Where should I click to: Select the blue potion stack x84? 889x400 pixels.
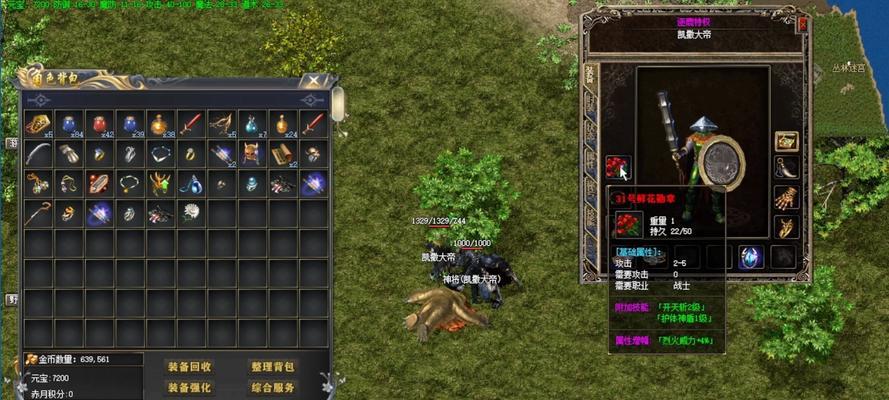69,123
